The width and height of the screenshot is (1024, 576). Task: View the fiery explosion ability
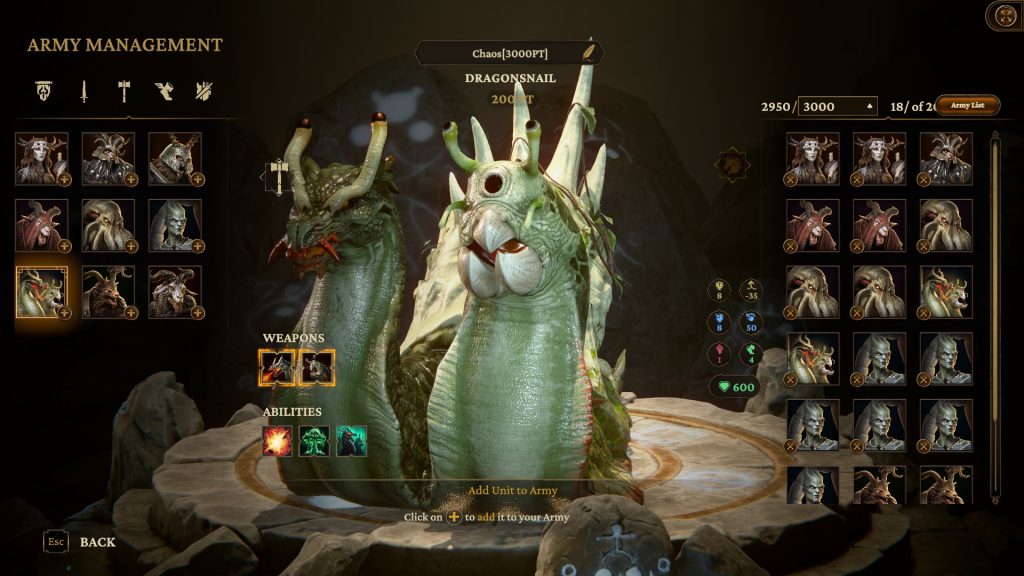(x=277, y=440)
